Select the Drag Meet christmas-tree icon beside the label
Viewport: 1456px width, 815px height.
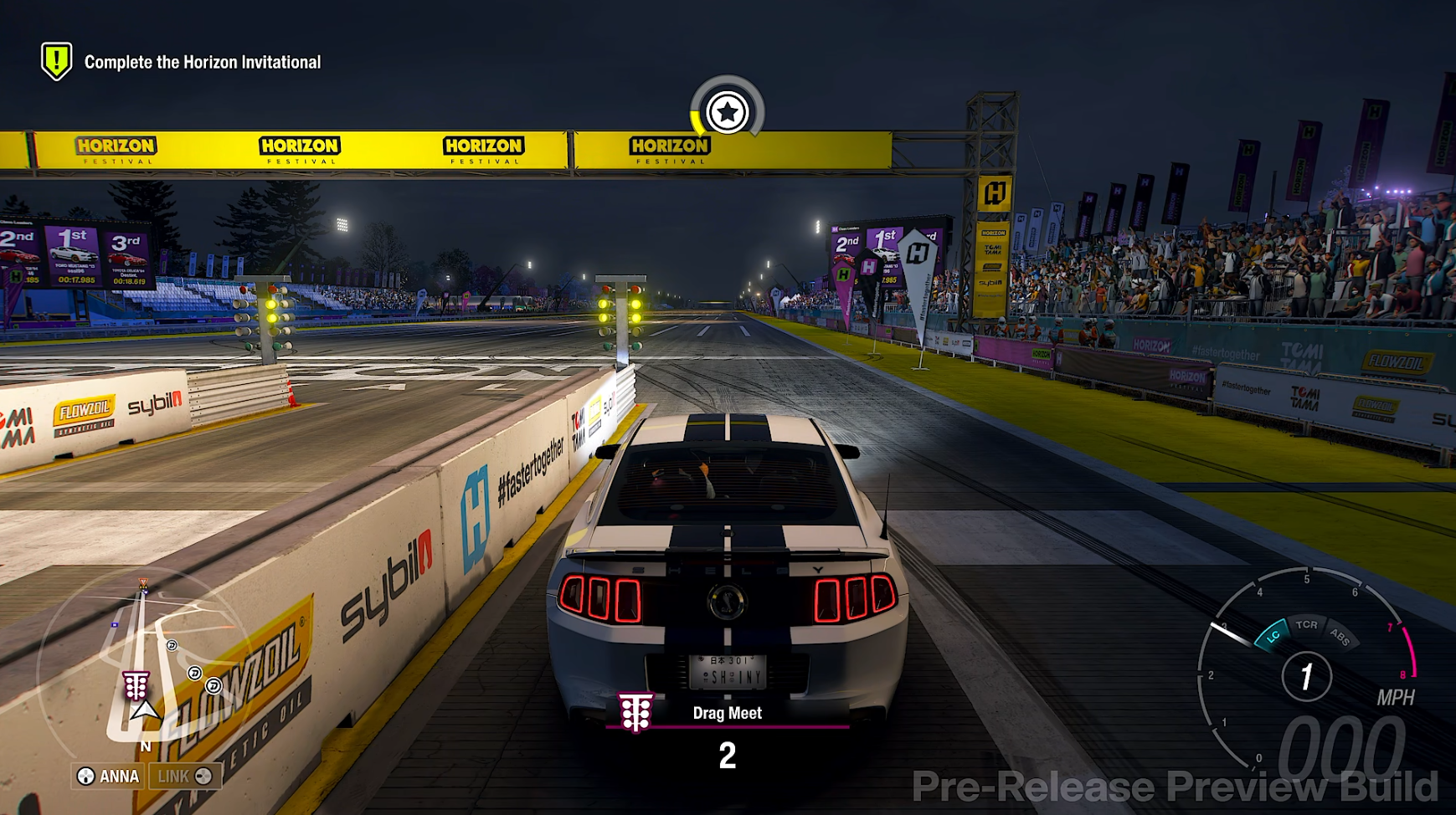[635, 713]
